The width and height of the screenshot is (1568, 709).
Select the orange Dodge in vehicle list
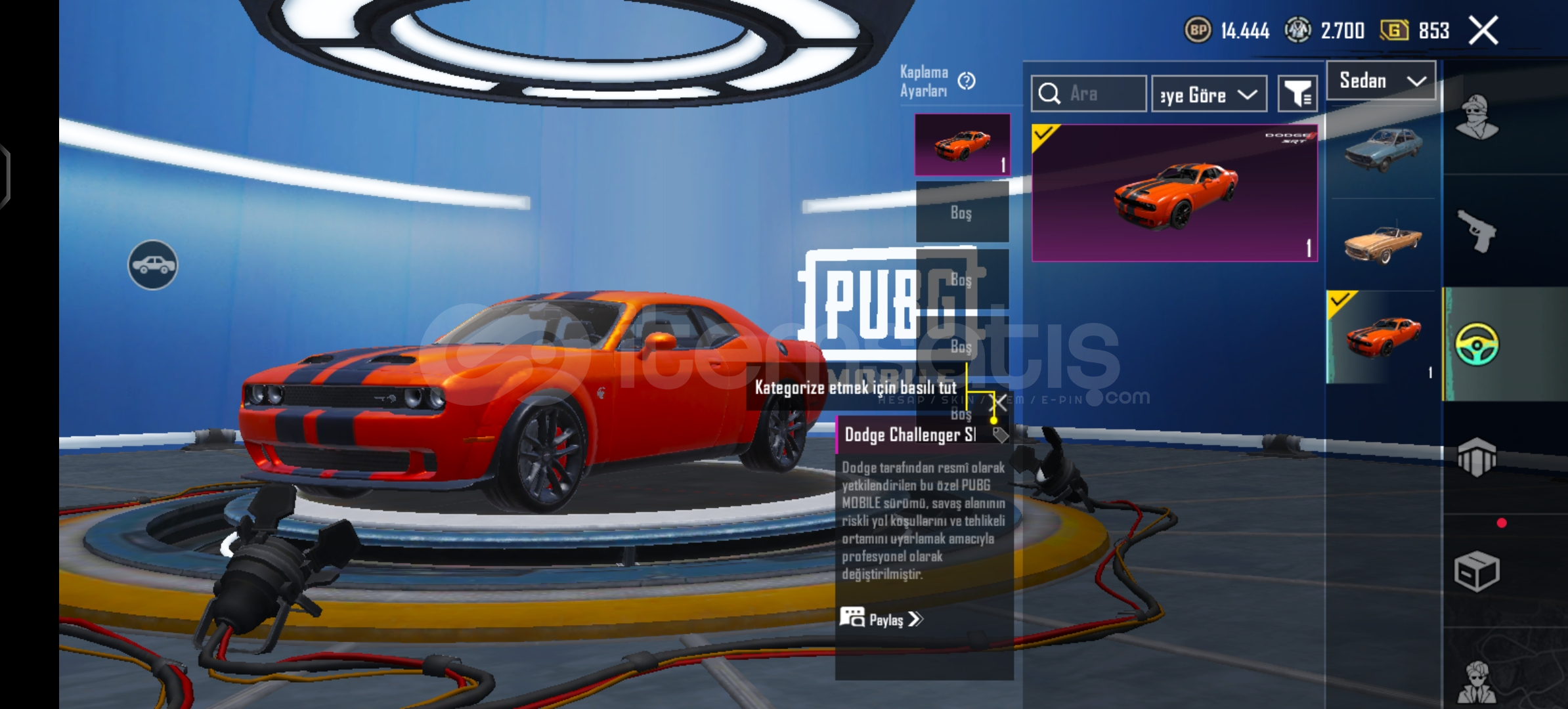pyautogui.click(x=1382, y=337)
